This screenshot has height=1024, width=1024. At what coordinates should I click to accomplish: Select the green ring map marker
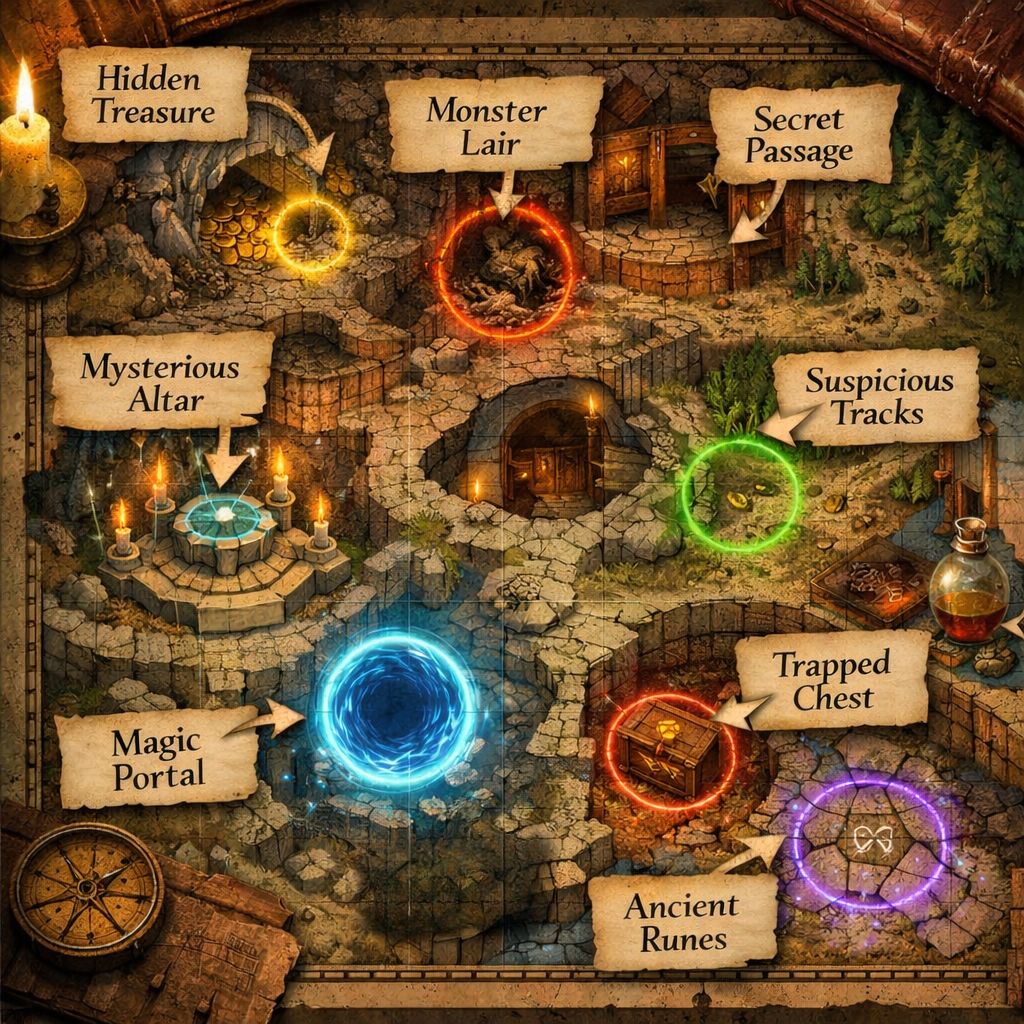pos(741,493)
